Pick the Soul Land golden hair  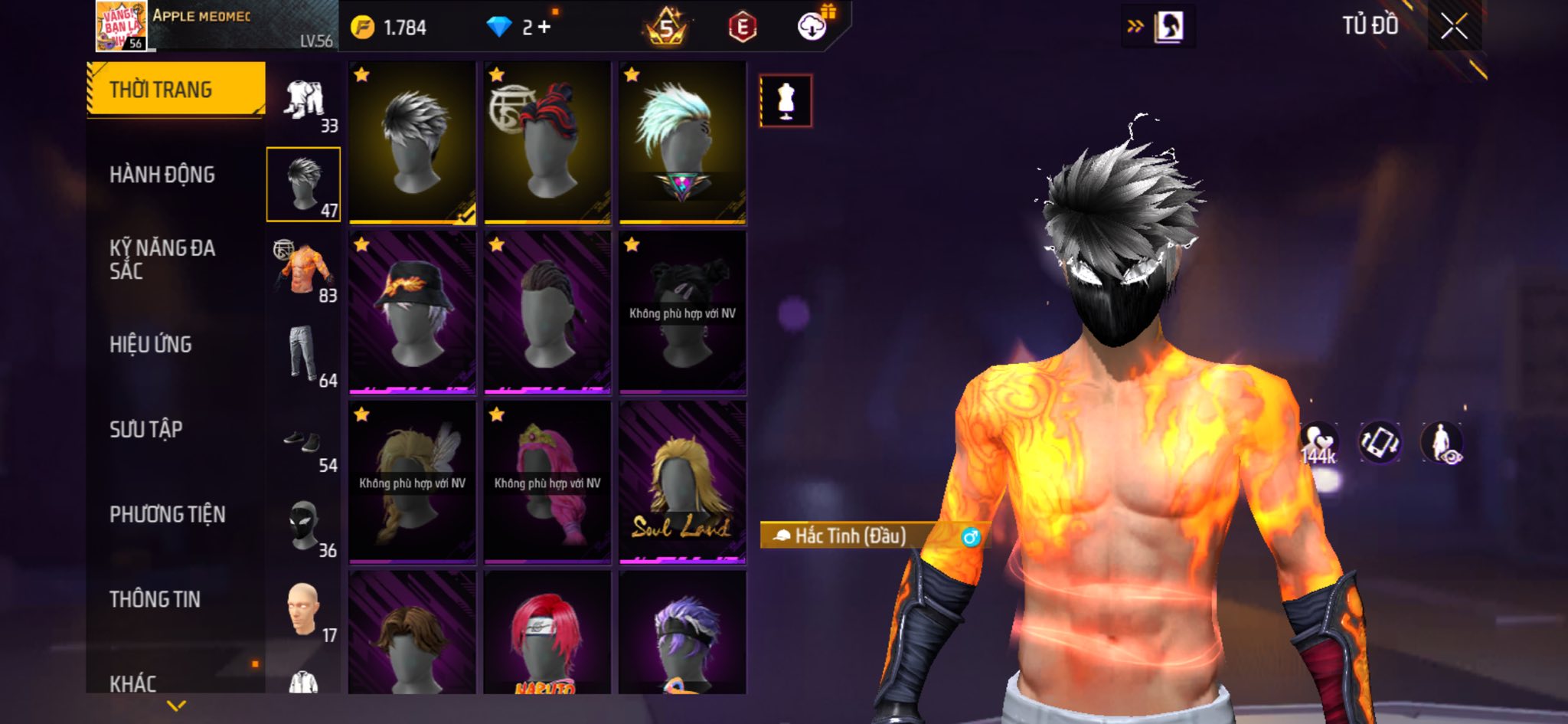click(682, 483)
